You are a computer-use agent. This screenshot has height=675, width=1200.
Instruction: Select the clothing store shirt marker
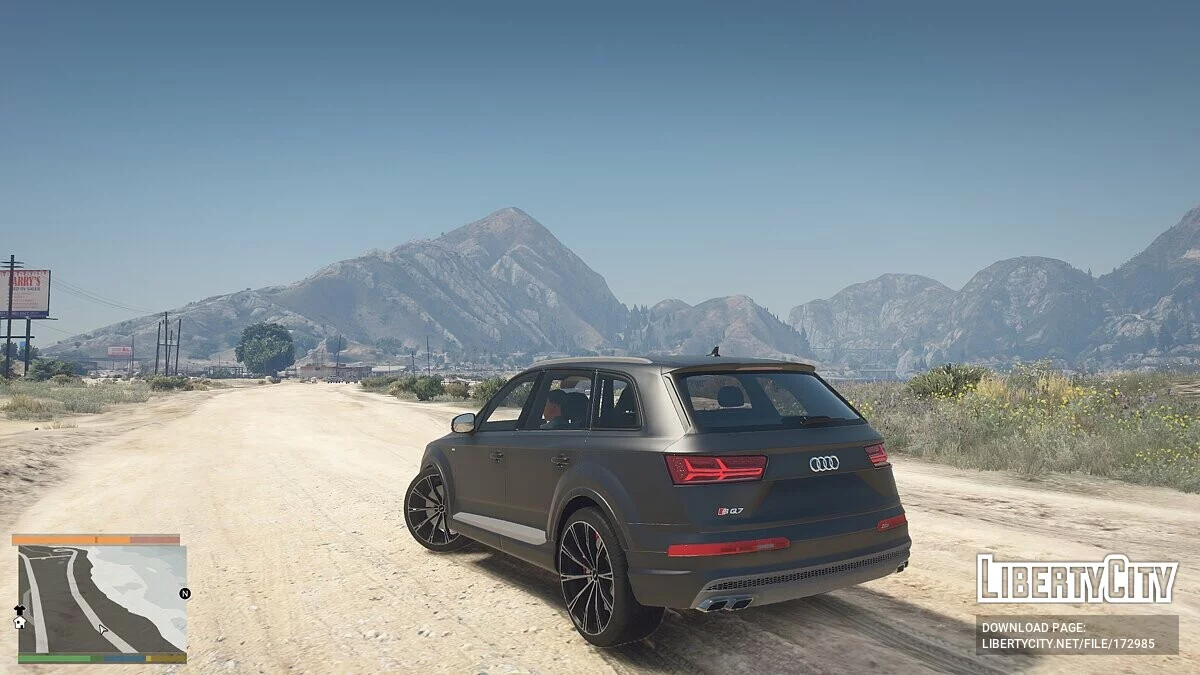pos(19,609)
